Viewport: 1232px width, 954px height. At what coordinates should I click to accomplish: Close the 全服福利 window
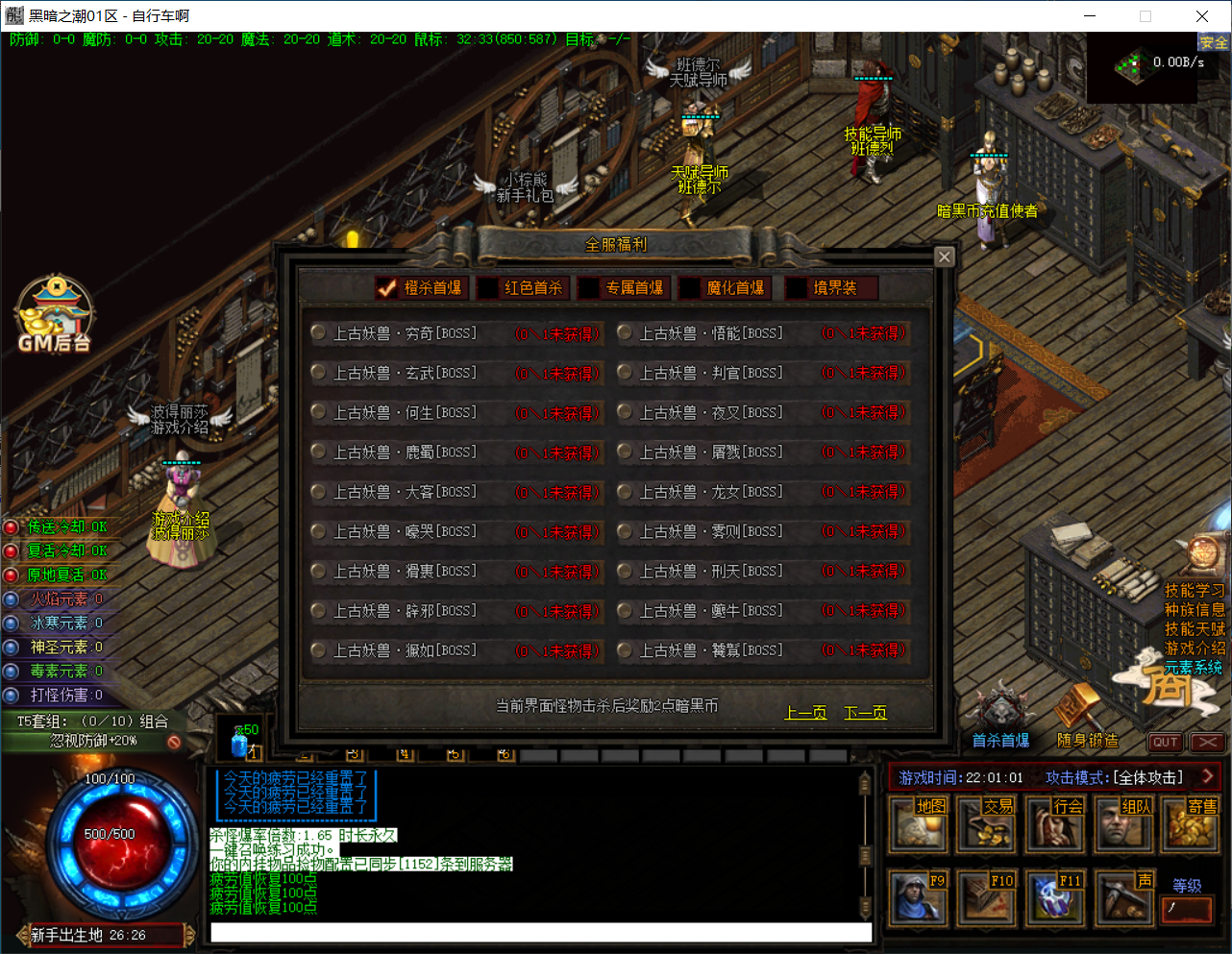[945, 257]
